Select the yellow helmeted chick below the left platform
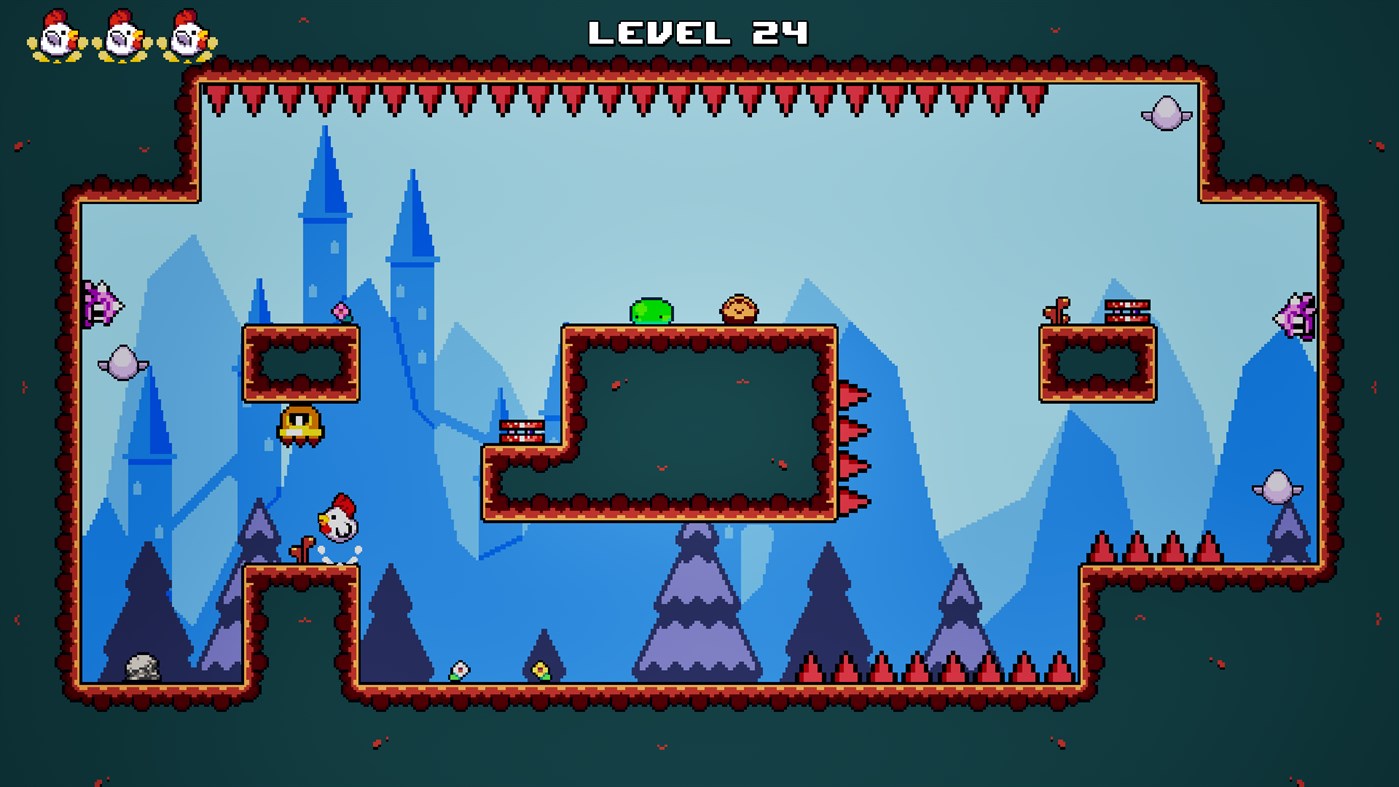 tap(299, 424)
